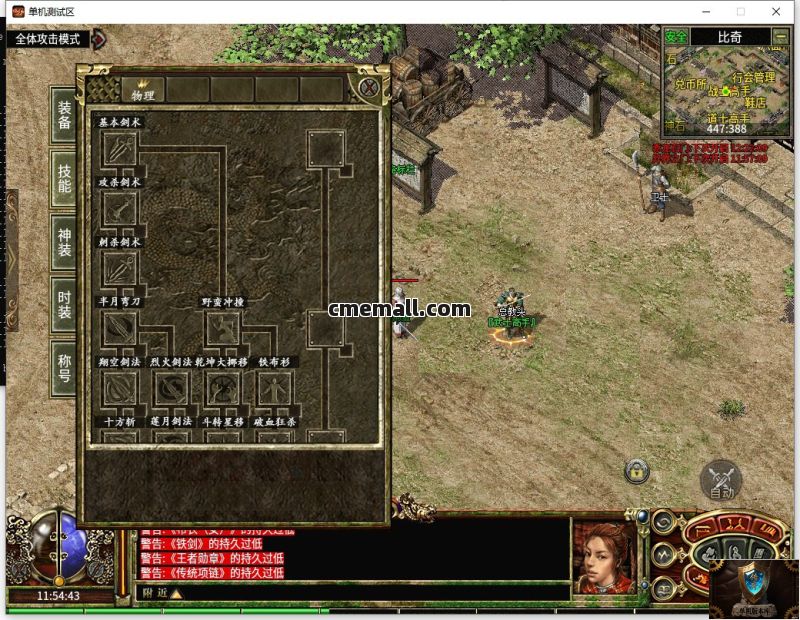Click the 基本剑术 skill icon

click(120, 149)
